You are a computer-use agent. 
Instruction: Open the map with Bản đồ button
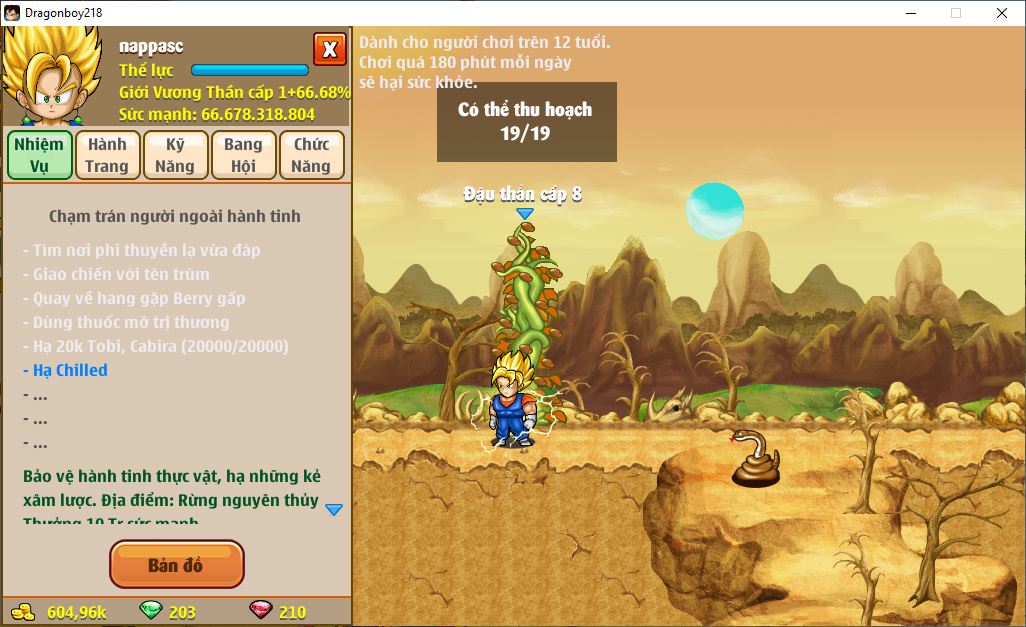(176, 565)
